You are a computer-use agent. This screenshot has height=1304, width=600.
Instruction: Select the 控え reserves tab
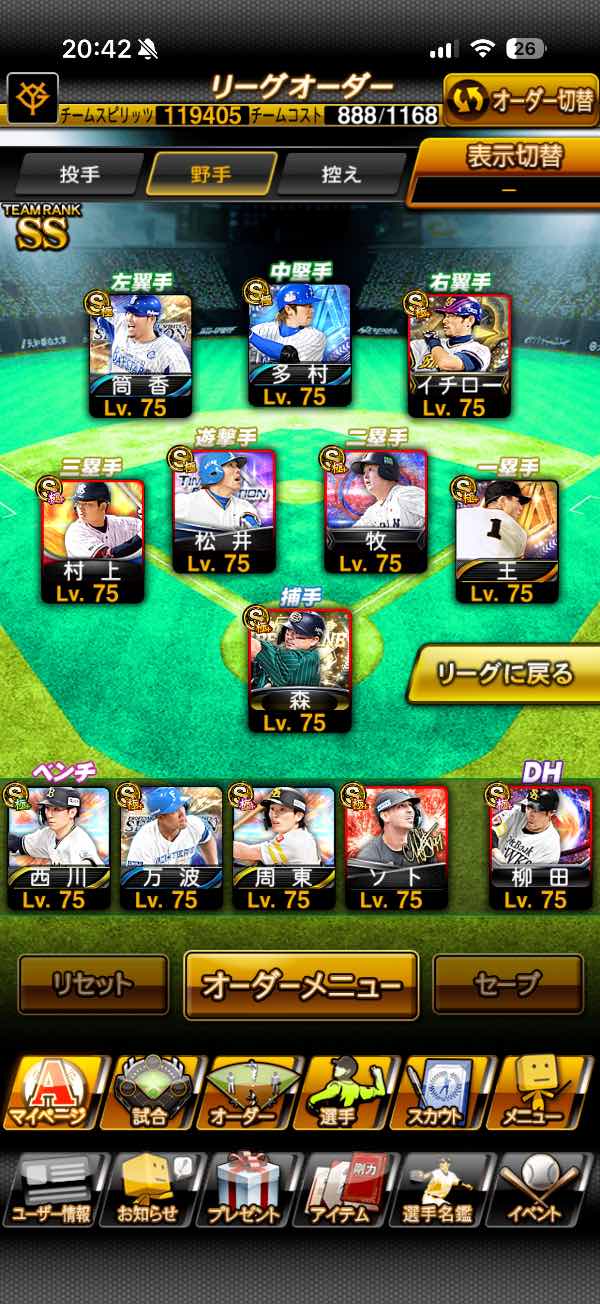click(341, 175)
